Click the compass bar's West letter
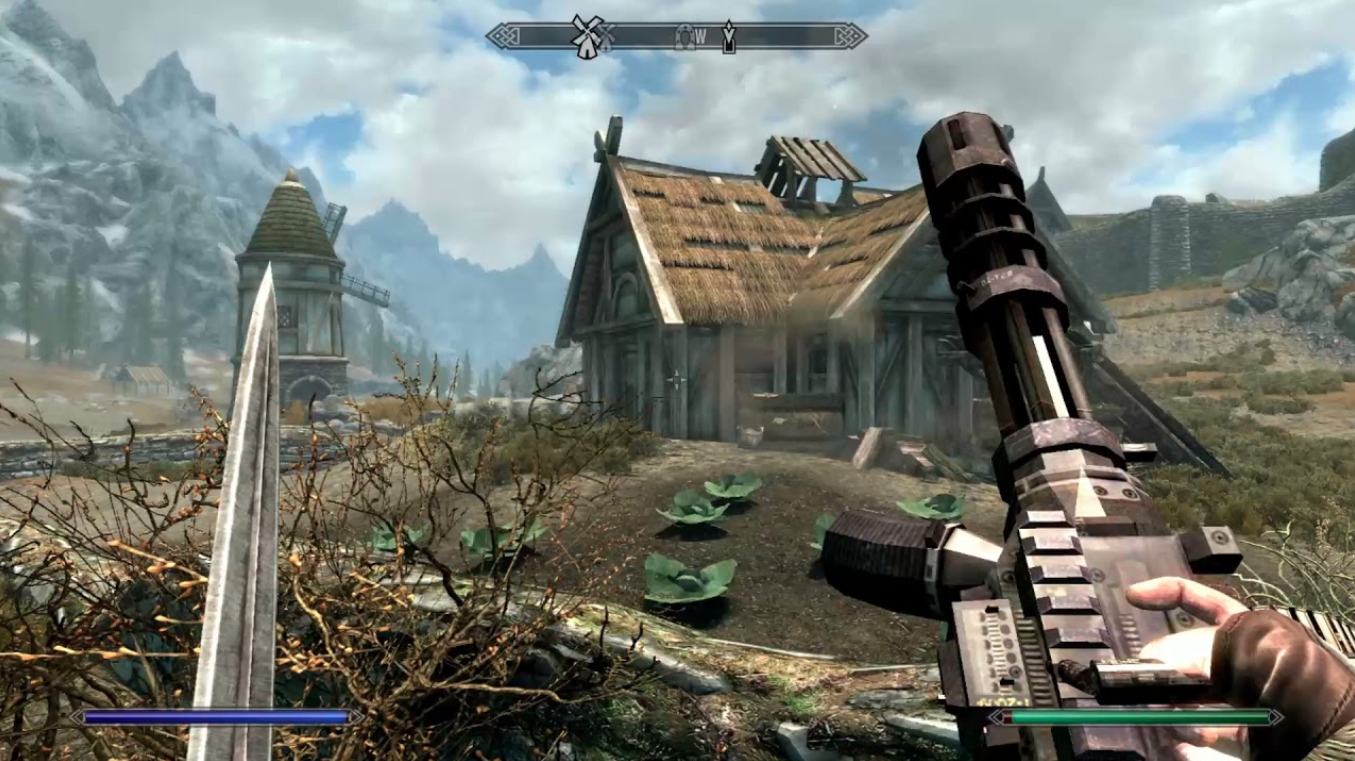 (x=701, y=37)
